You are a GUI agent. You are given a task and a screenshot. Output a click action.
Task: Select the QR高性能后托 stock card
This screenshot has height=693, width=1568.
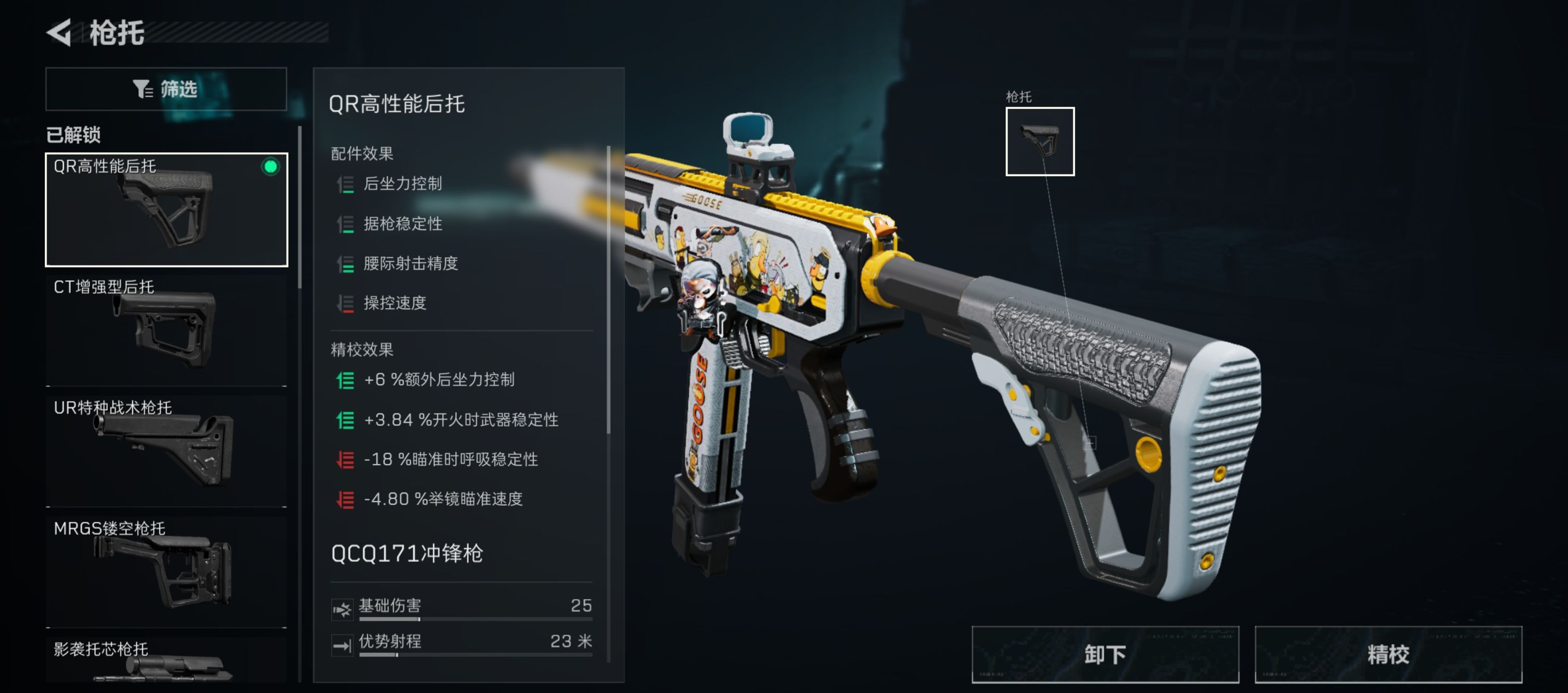click(166, 209)
